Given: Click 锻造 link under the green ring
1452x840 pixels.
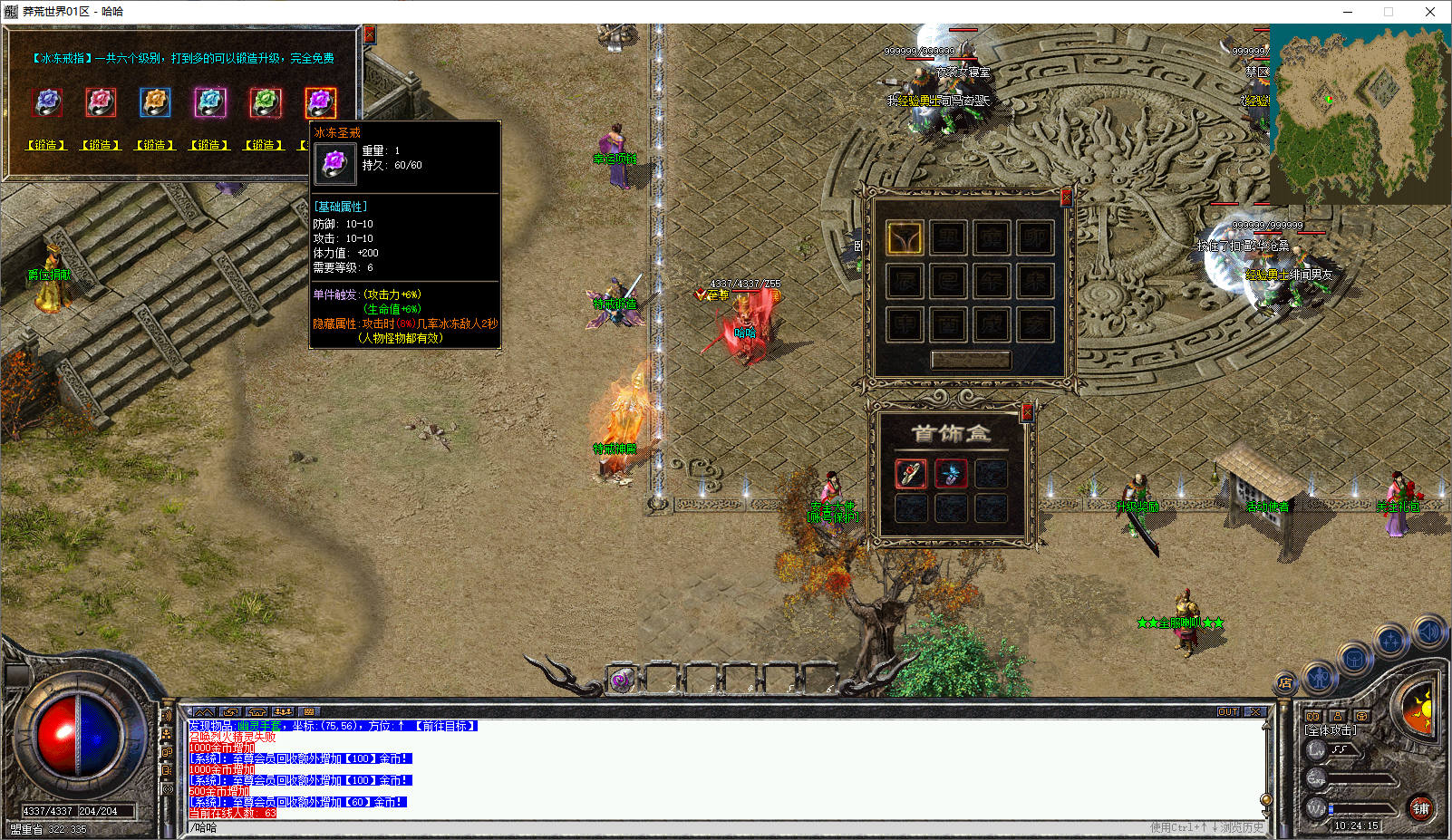Looking at the screenshot, I should pyautogui.click(x=264, y=145).
